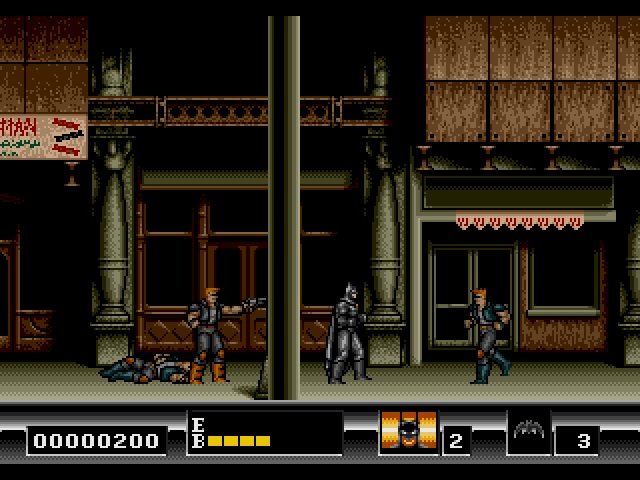Select the batarang weapon icon

(529, 433)
